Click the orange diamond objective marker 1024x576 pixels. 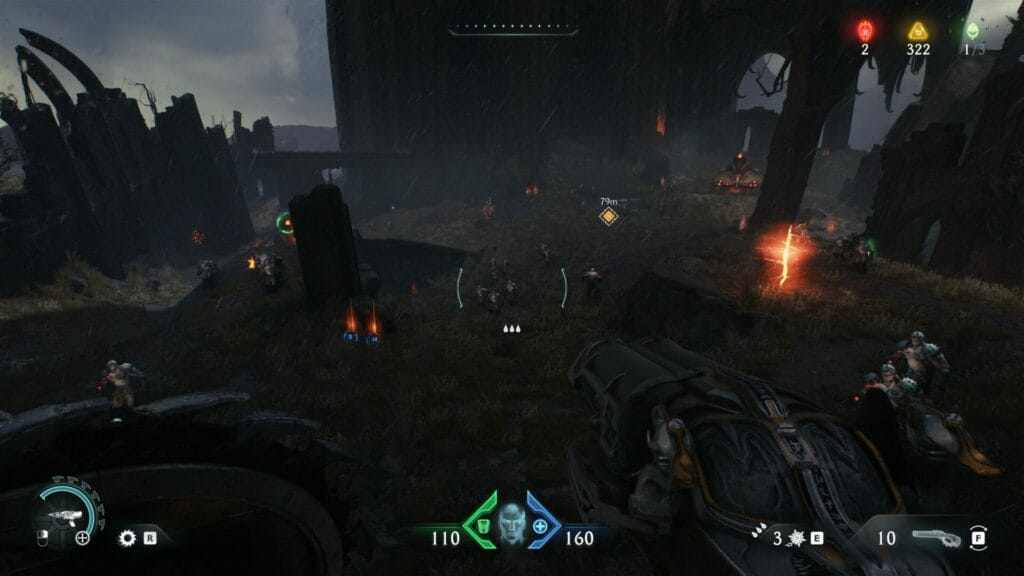pyautogui.click(x=608, y=216)
